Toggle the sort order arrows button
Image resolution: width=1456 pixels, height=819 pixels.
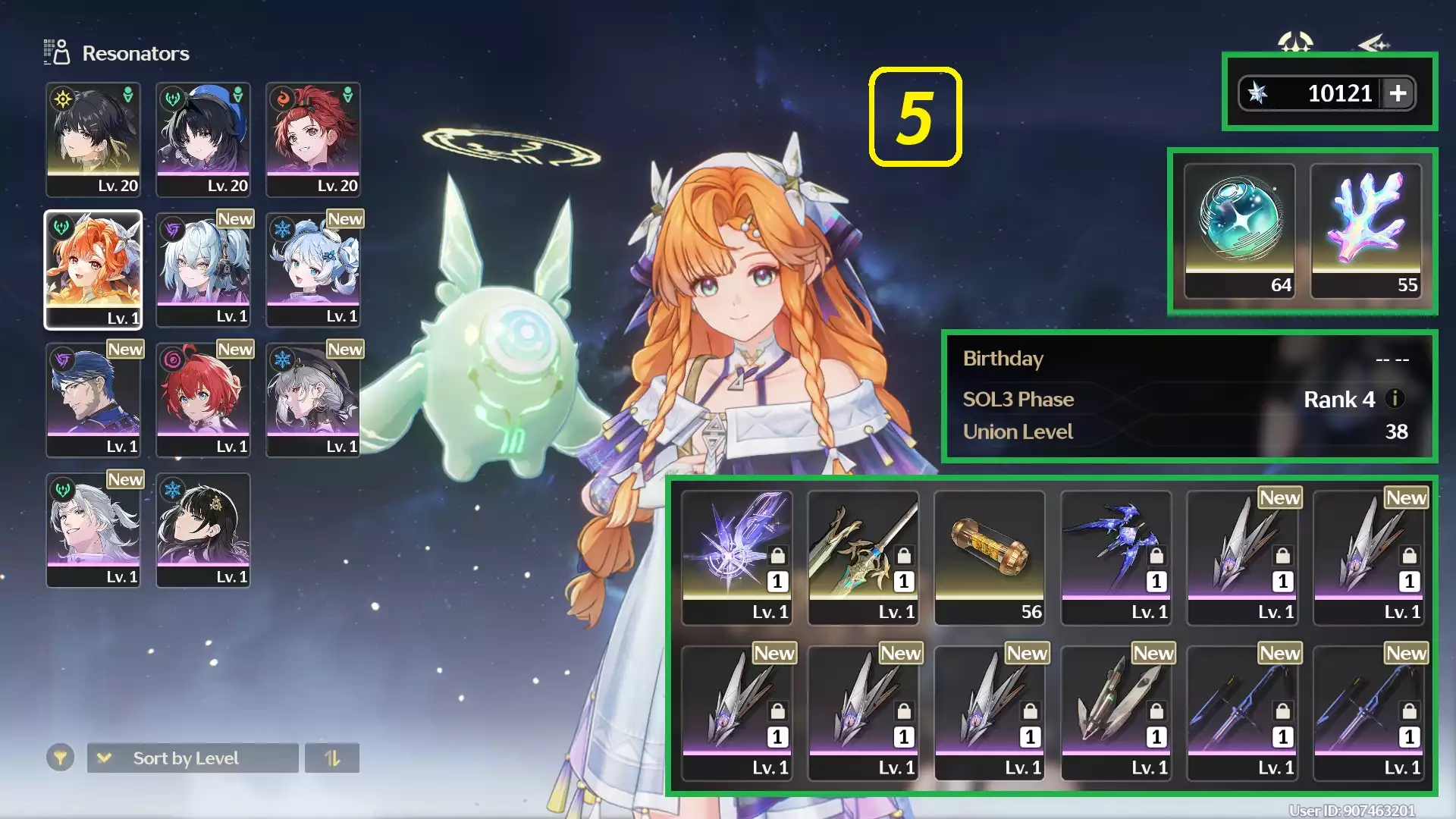pos(332,758)
